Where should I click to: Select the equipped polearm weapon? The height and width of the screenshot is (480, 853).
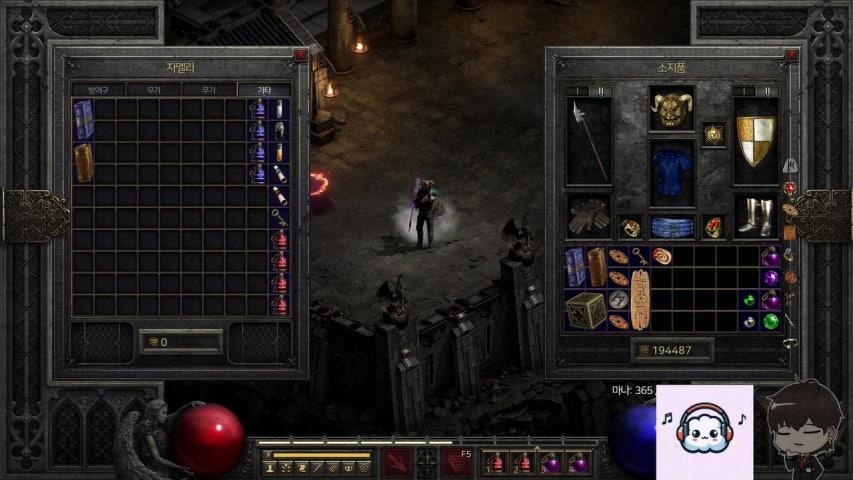588,141
